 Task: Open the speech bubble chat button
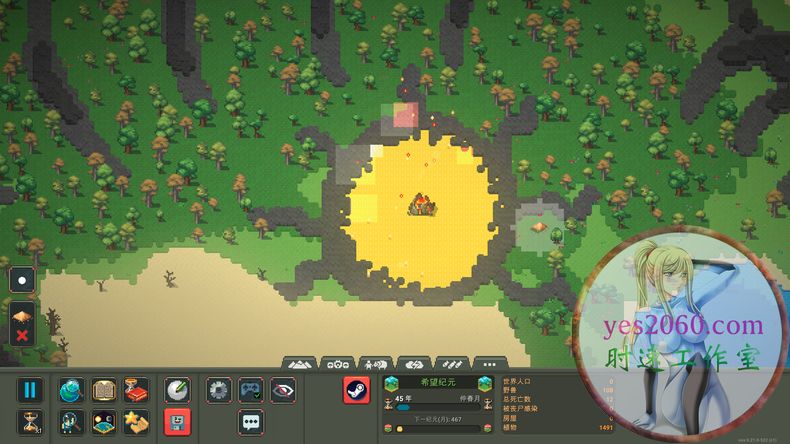coord(251,421)
